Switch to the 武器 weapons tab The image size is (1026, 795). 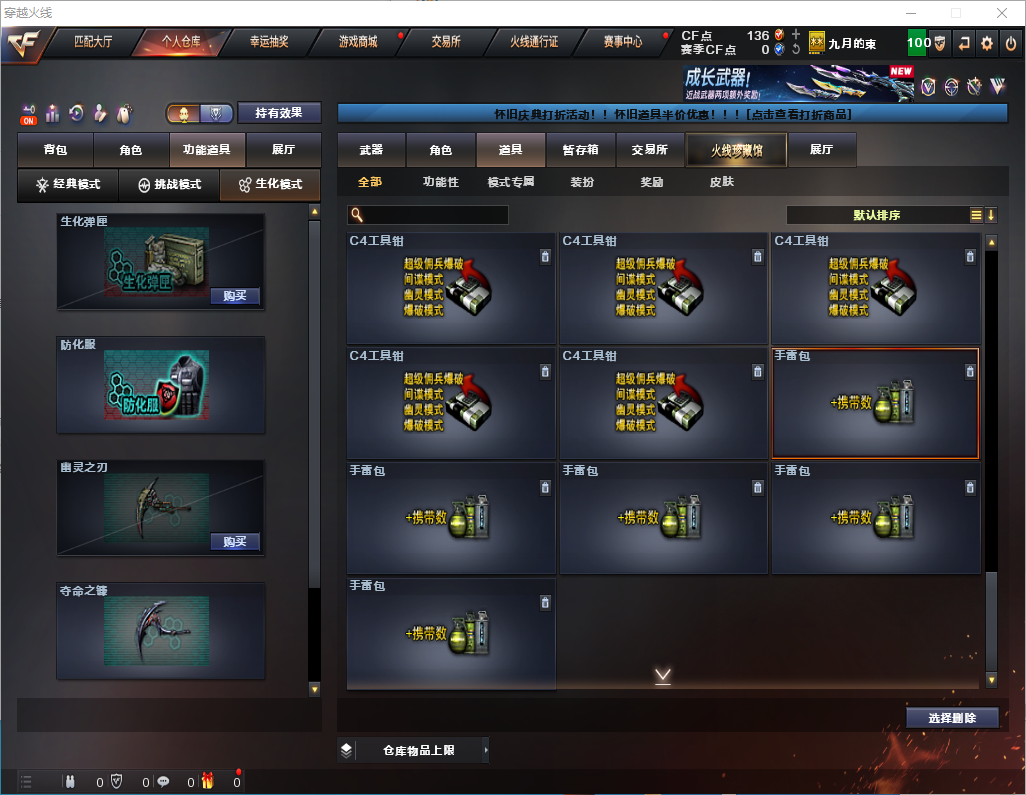[371, 150]
